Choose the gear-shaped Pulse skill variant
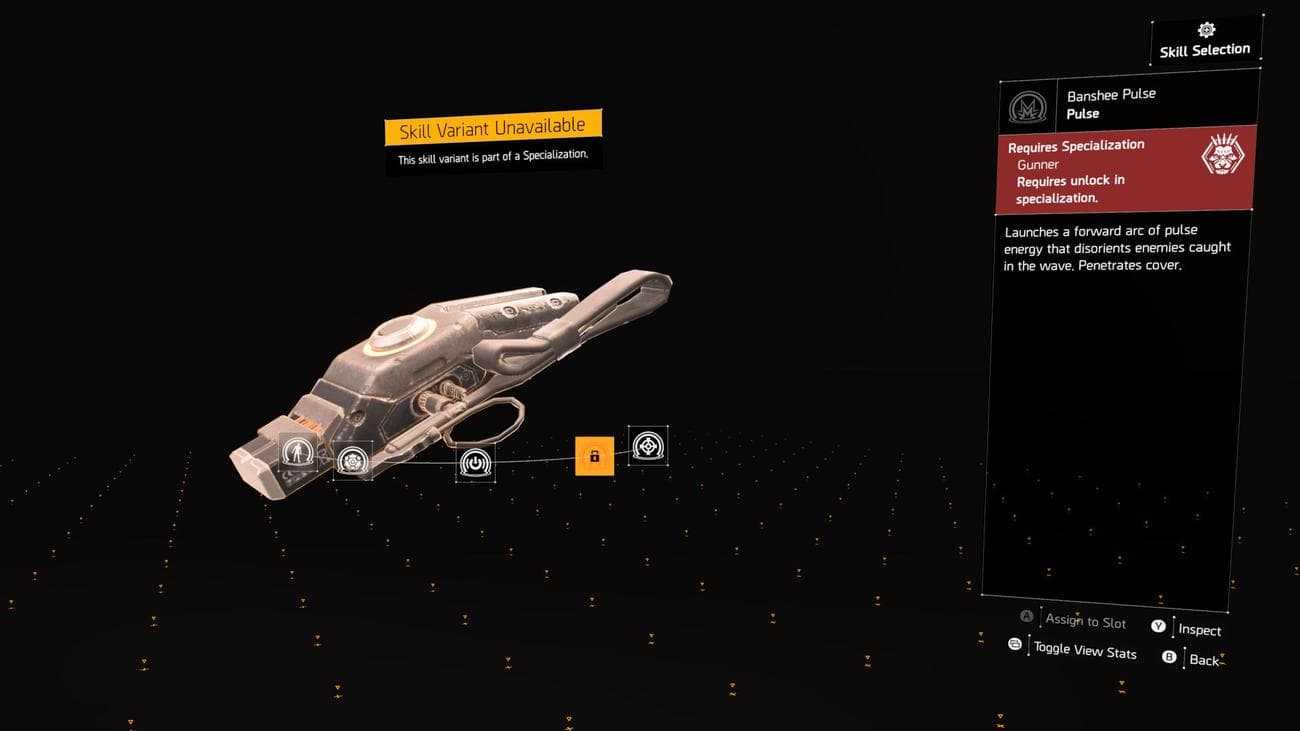The width and height of the screenshot is (1300, 731). tap(352, 461)
